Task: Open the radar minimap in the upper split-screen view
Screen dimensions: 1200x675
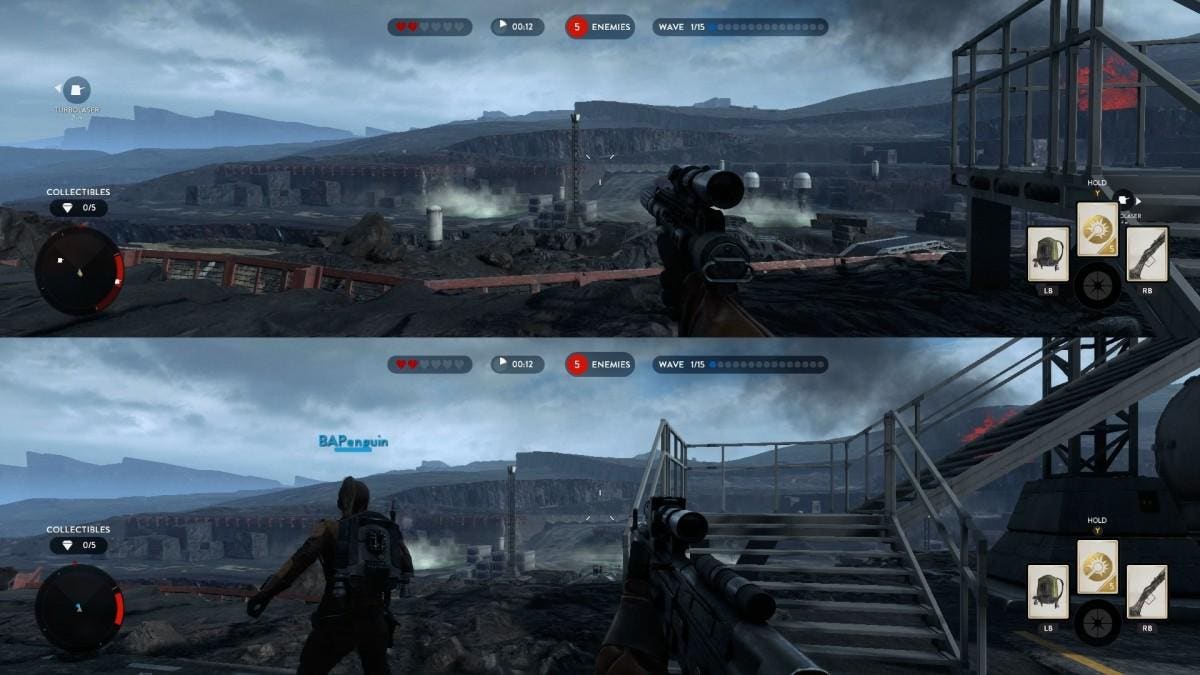Action: [x=79, y=270]
